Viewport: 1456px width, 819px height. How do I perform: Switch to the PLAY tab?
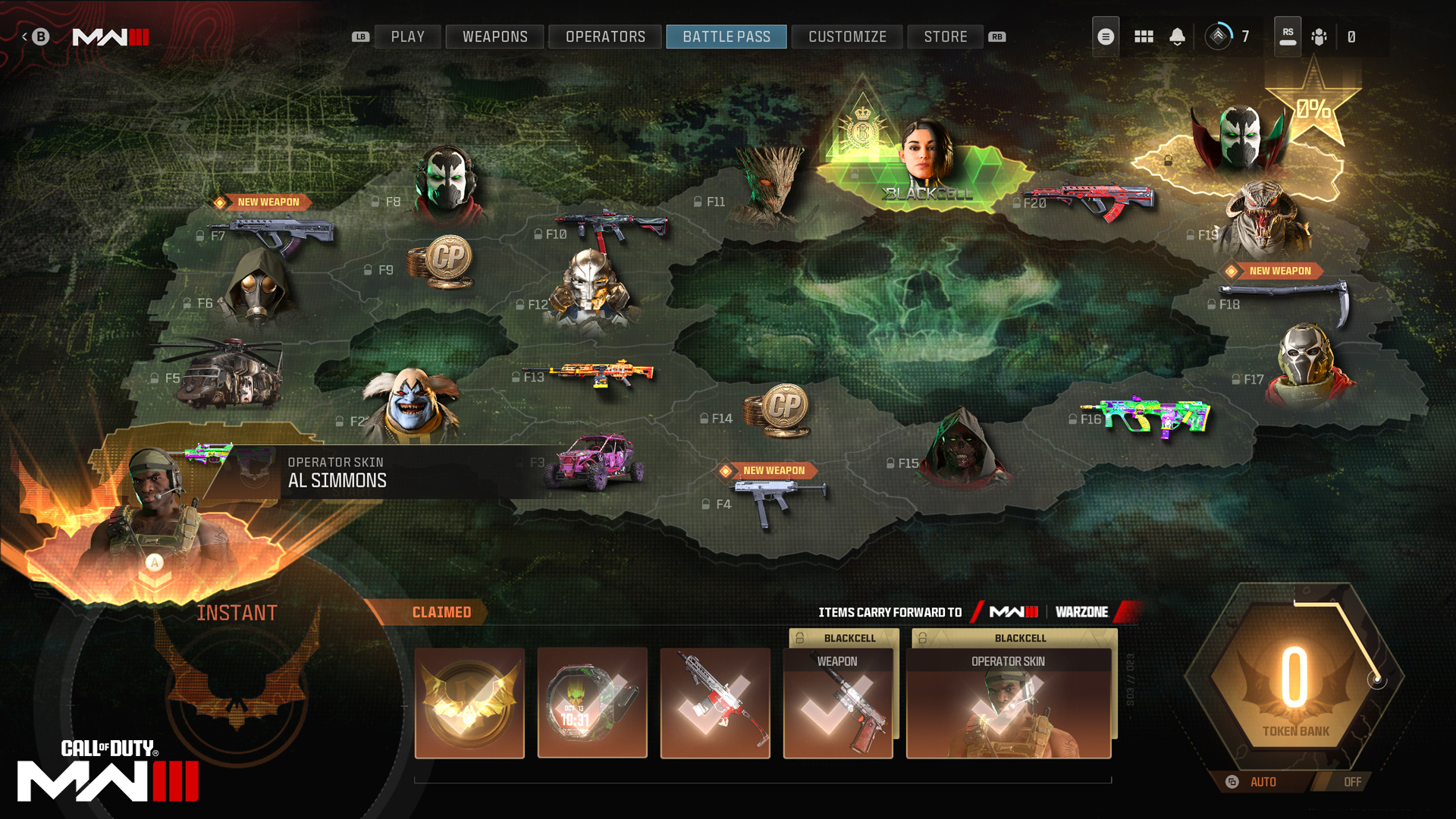(407, 36)
